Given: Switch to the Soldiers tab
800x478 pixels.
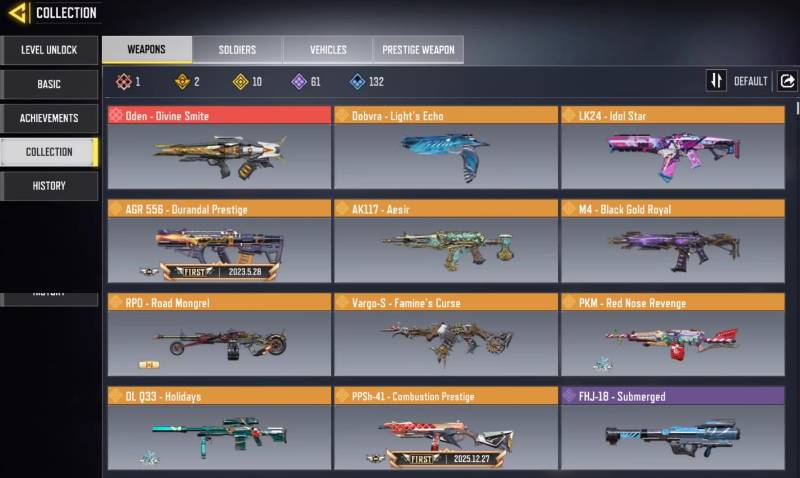Looking at the screenshot, I should tap(237, 50).
